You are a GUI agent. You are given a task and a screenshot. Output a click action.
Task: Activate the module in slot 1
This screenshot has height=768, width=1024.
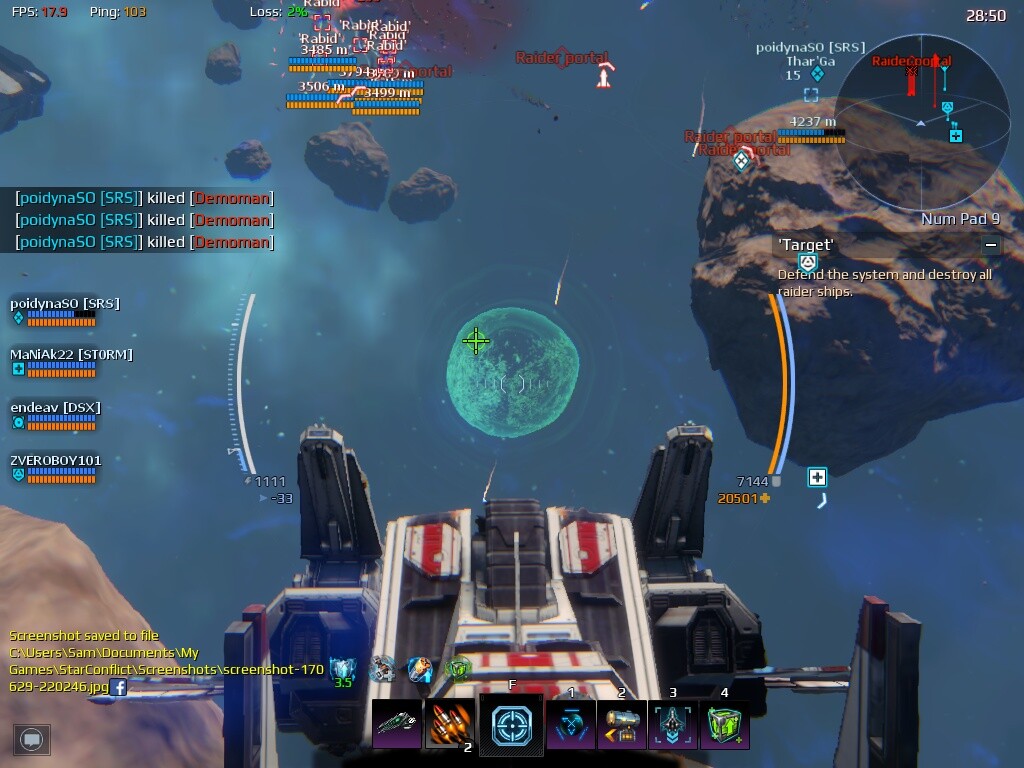571,725
